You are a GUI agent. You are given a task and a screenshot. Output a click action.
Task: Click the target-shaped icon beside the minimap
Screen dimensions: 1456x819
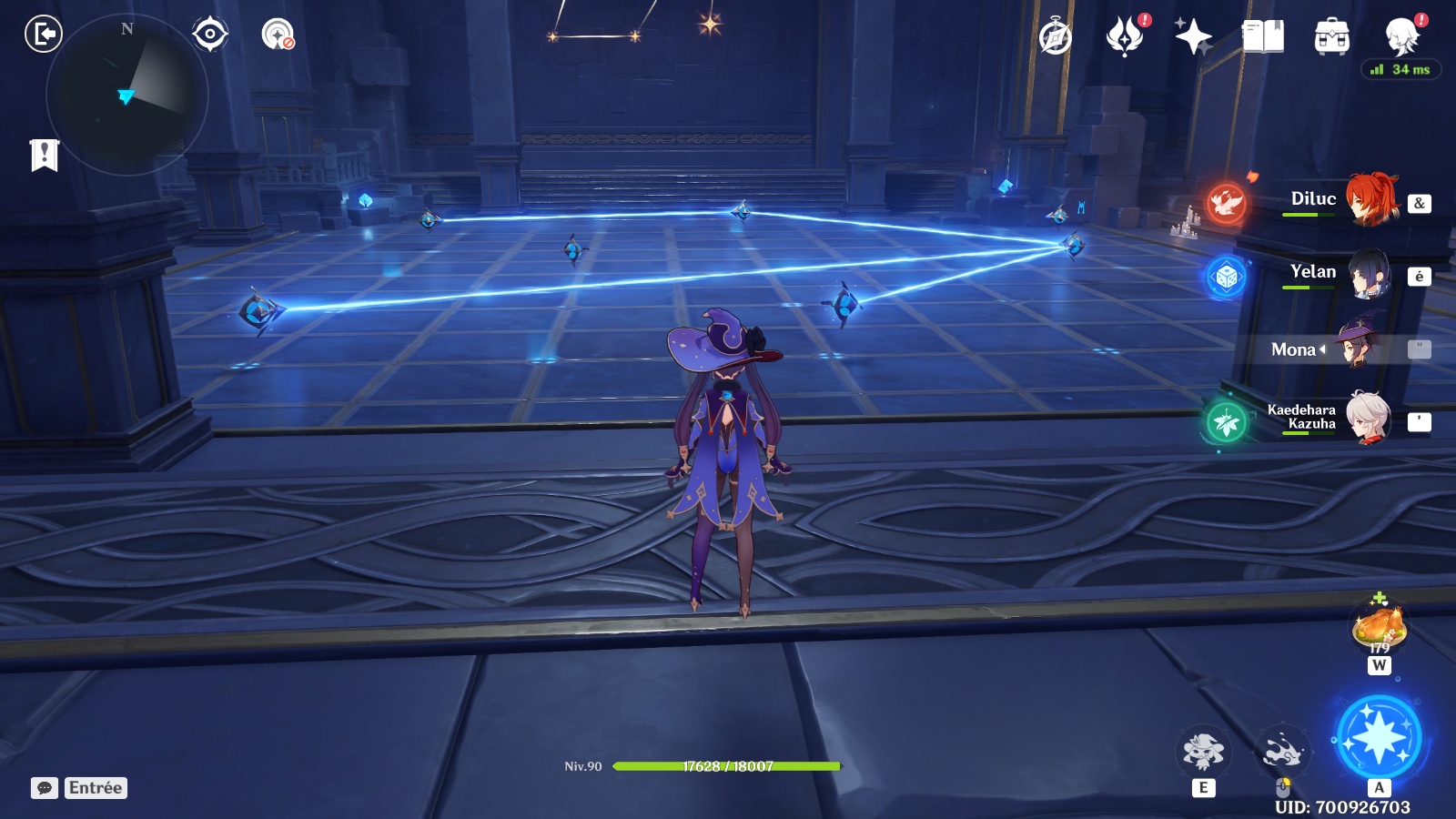click(x=209, y=35)
